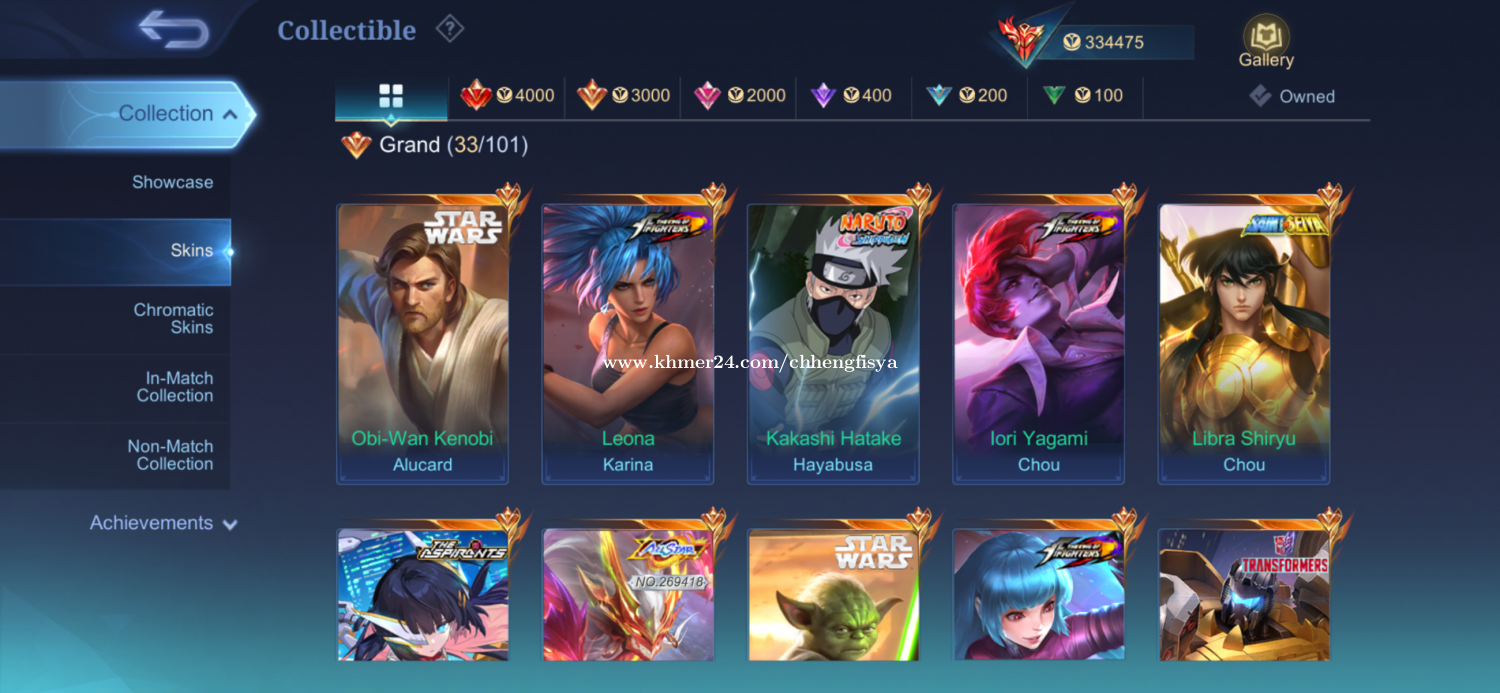Screen dimensions: 1500x693
Task: Filter by the 400-point purple tier
Action: (x=854, y=96)
